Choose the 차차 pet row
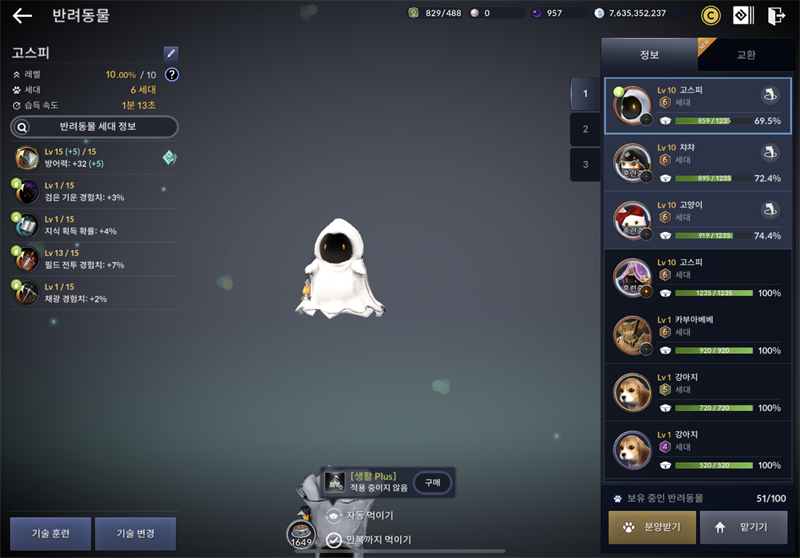The height and width of the screenshot is (558, 800). (697, 163)
